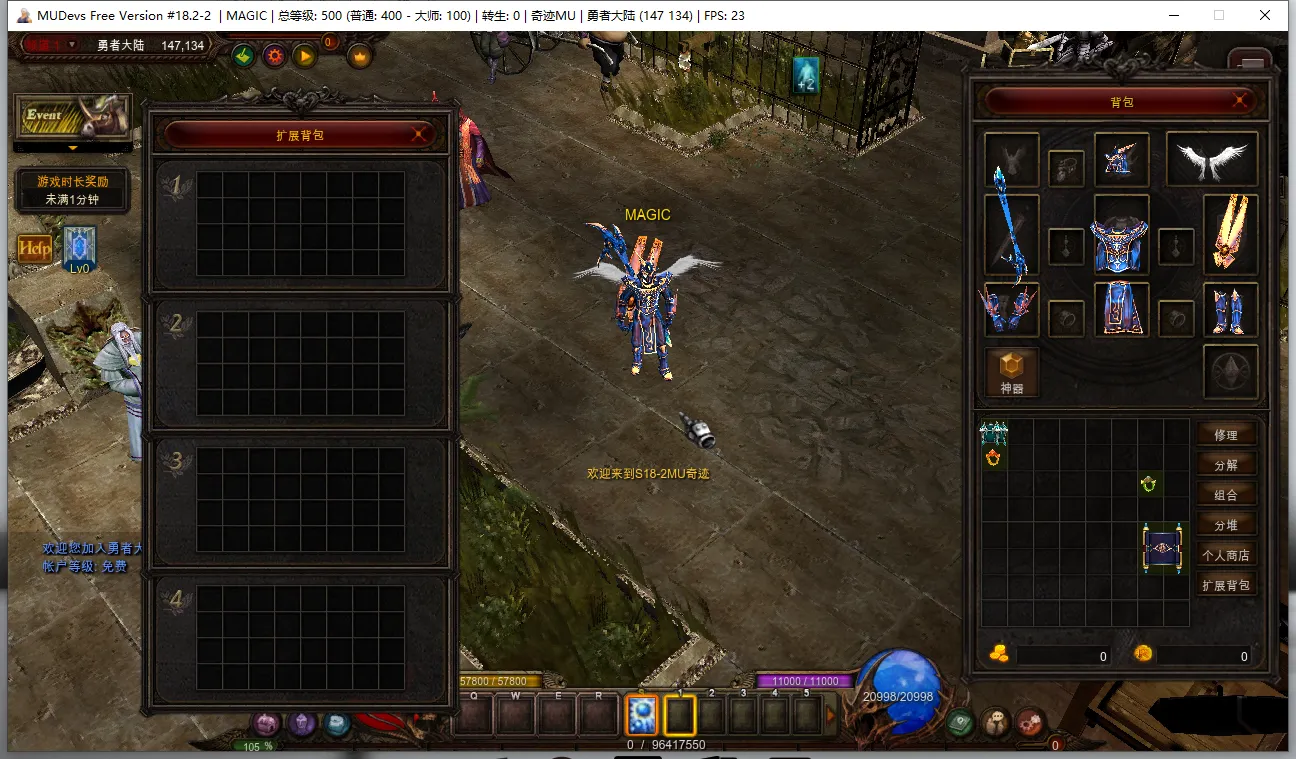Toggle the 扩展背包 button in the backpack
The width and height of the screenshot is (1296, 759).
pos(1225,585)
